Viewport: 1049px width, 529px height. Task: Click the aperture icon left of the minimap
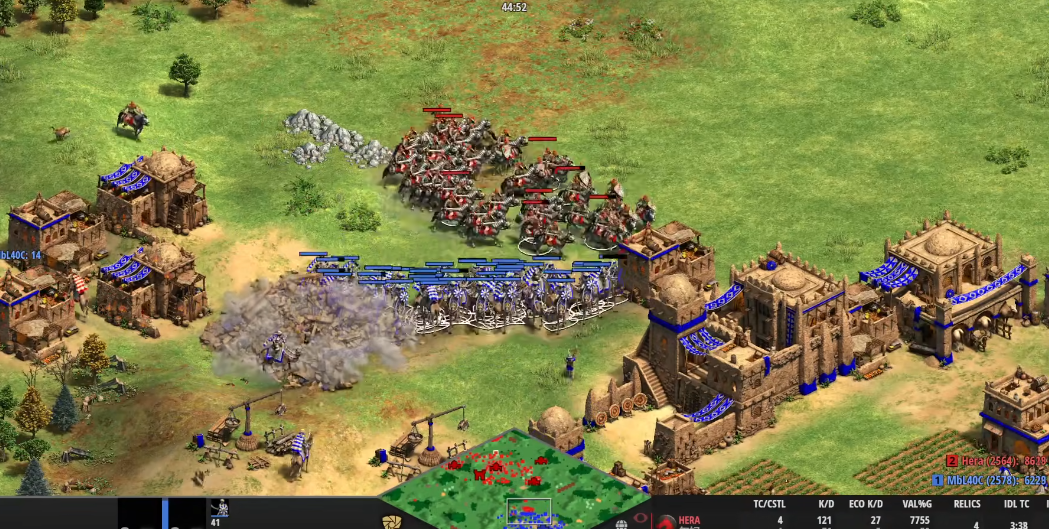391,522
